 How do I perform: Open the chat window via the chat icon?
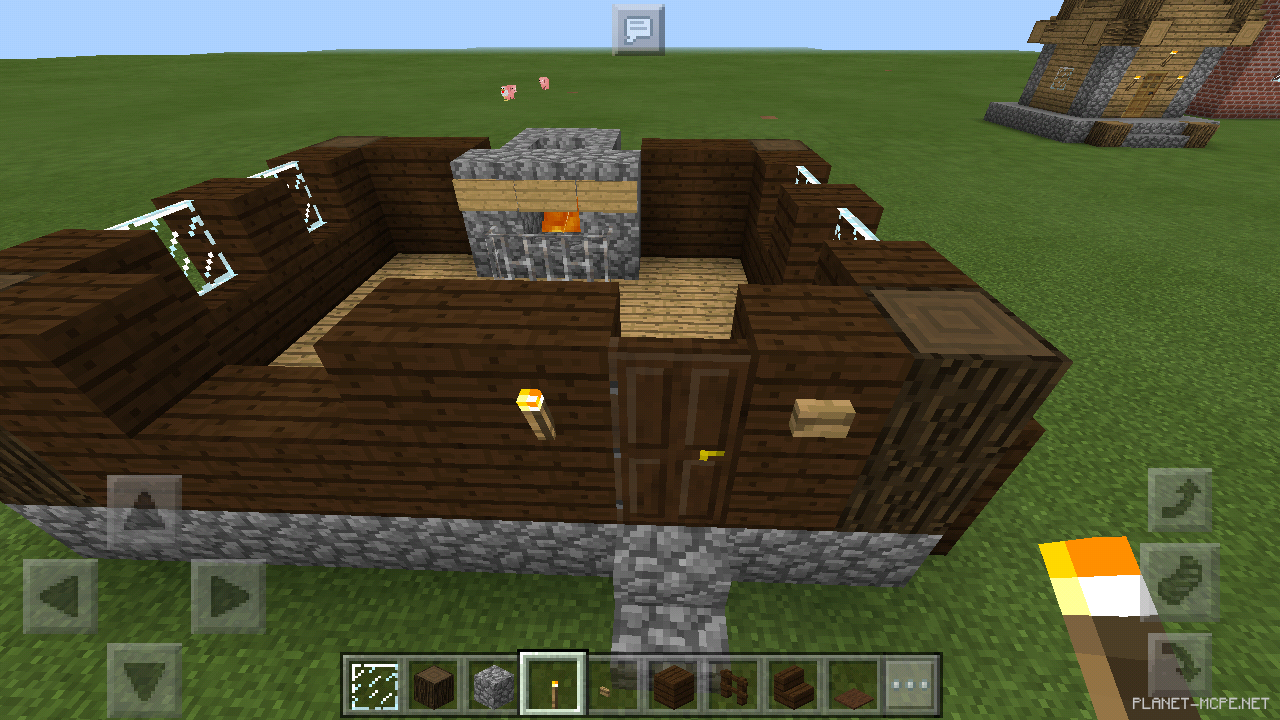[x=637, y=28]
